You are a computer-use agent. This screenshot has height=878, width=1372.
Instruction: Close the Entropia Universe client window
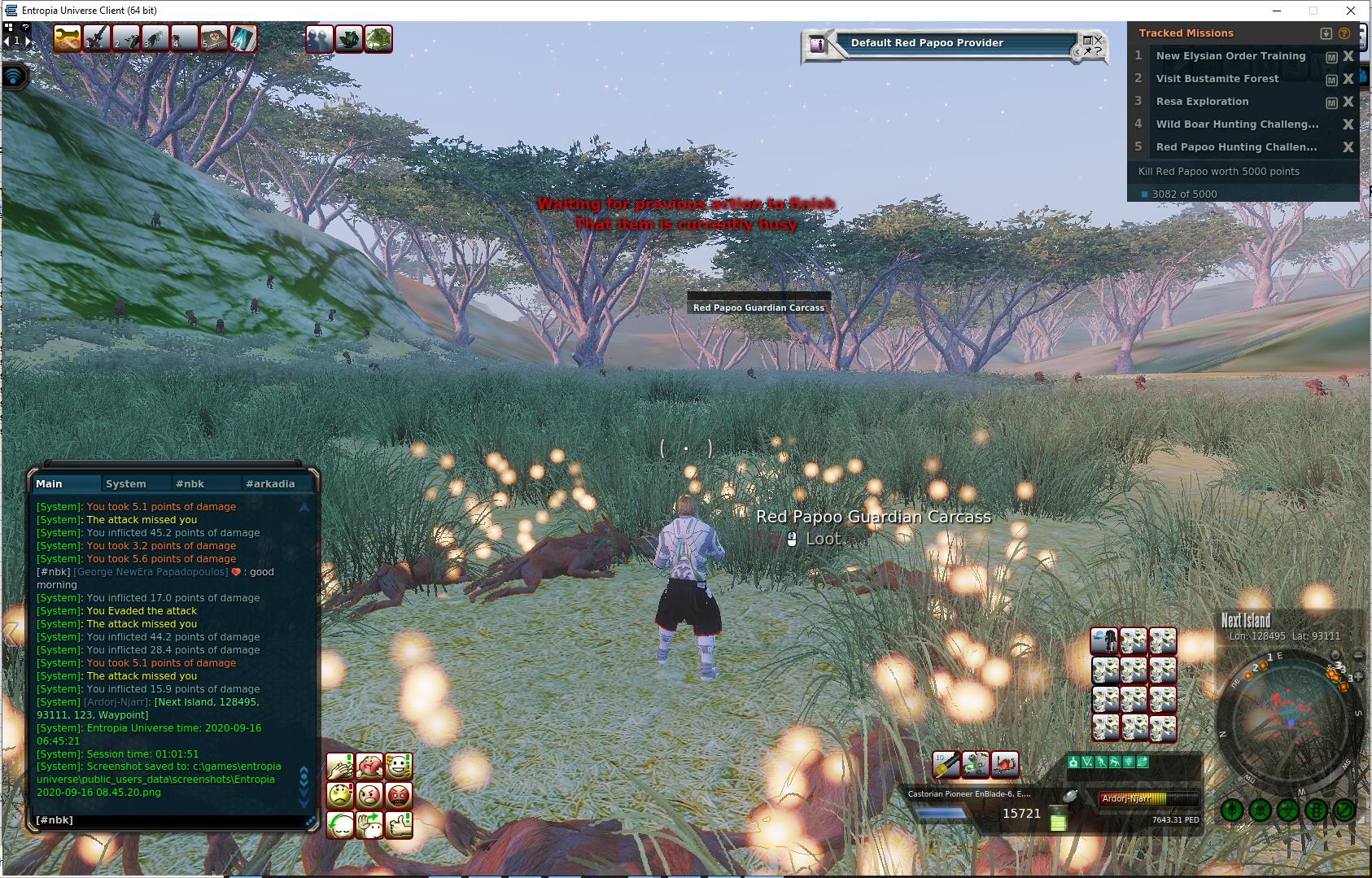1352,11
